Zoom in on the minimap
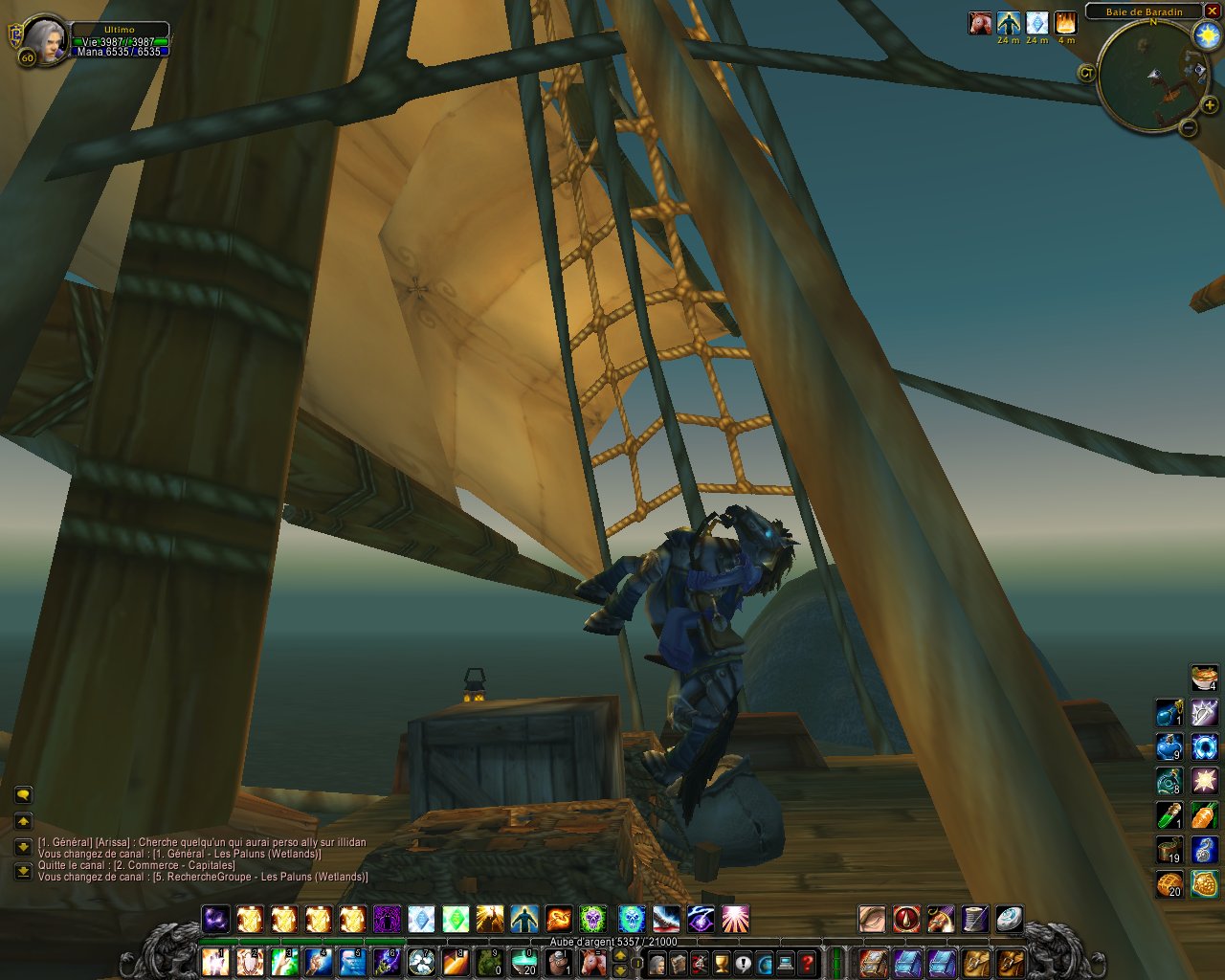1225x980 pixels. [x=1210, y=105]
